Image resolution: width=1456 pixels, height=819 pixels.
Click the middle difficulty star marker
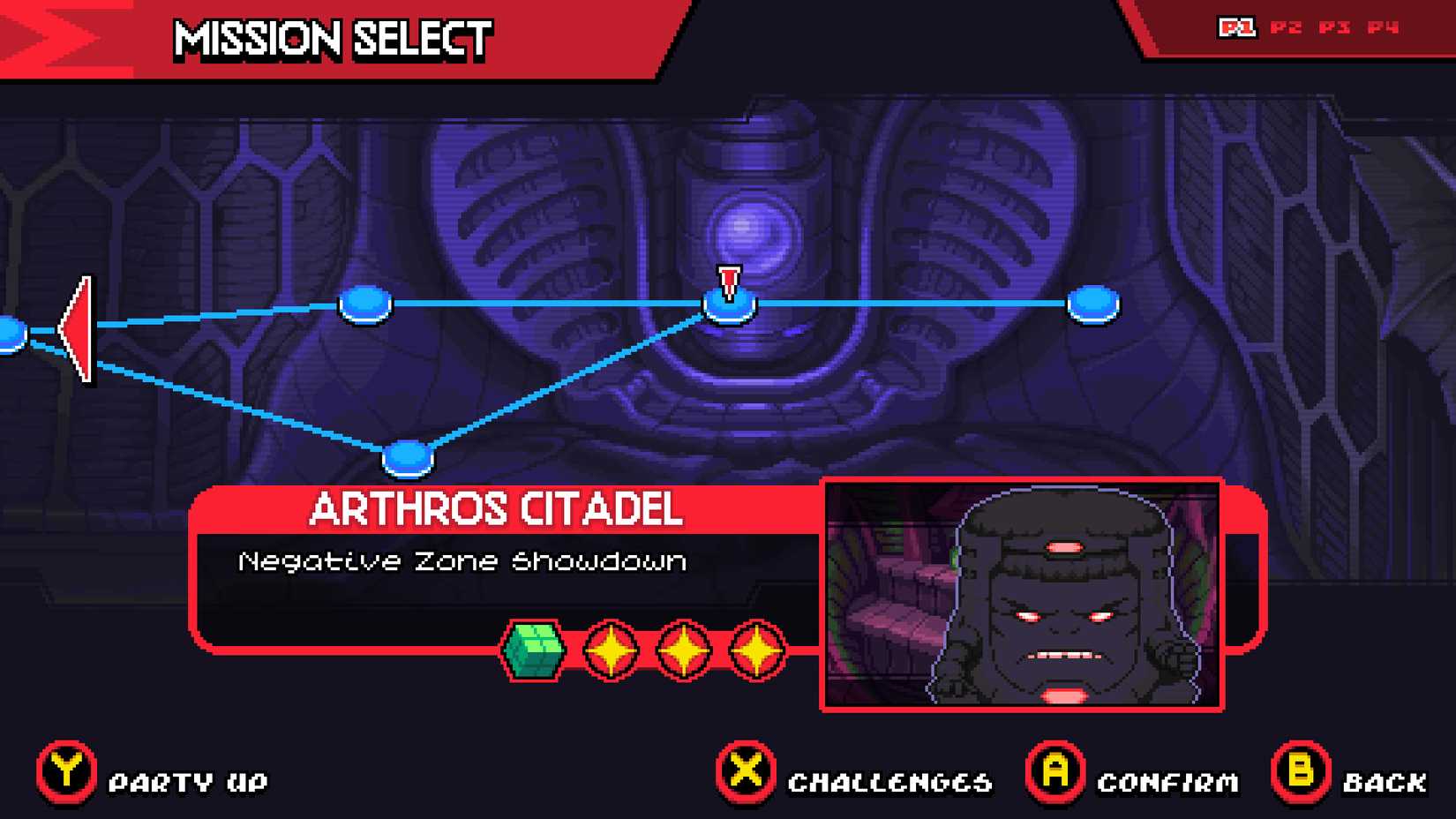[682, 650]
